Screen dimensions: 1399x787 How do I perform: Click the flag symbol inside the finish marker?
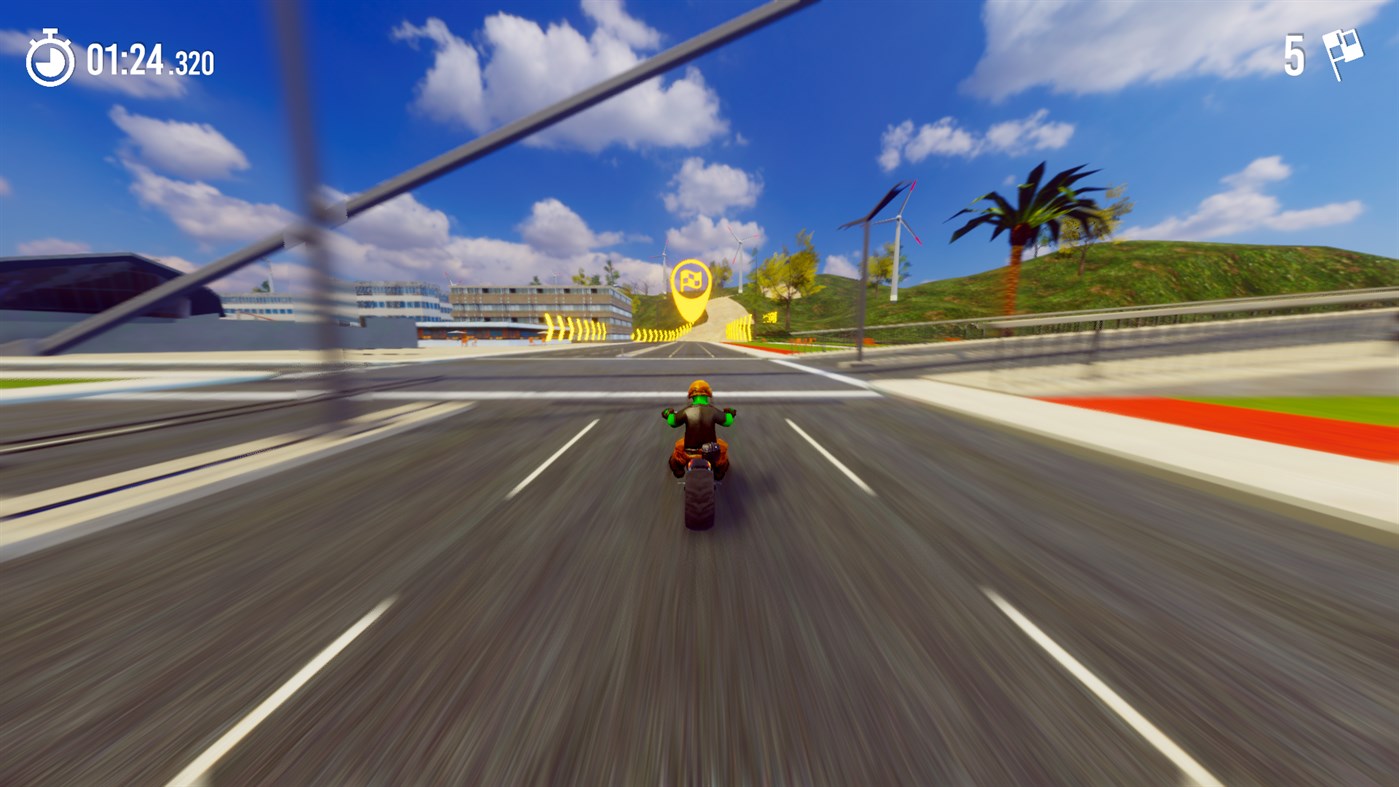(x=691, y=278)
